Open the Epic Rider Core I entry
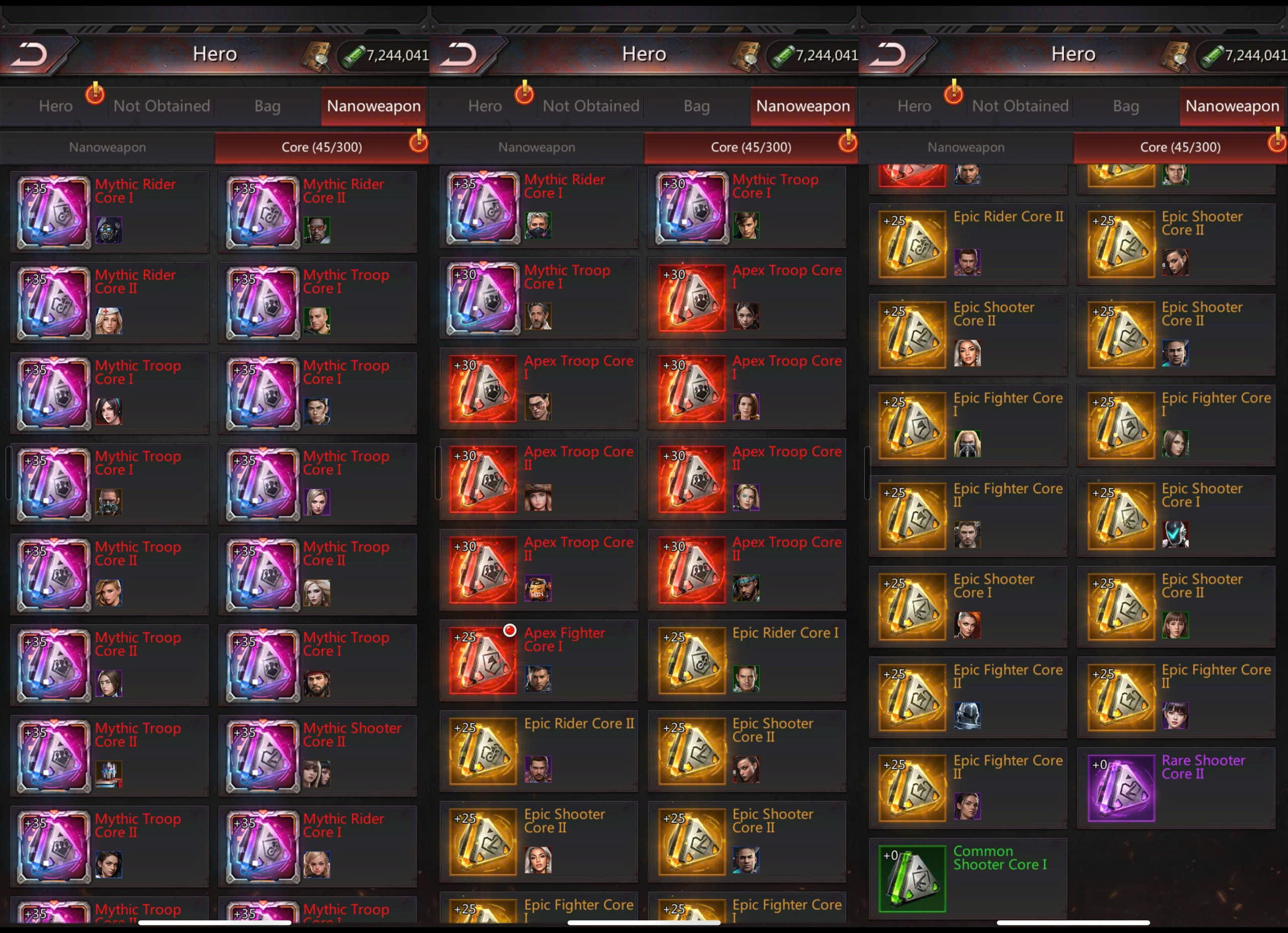The width and height of the screenshot is (1288, 933). tap(691, 660)
